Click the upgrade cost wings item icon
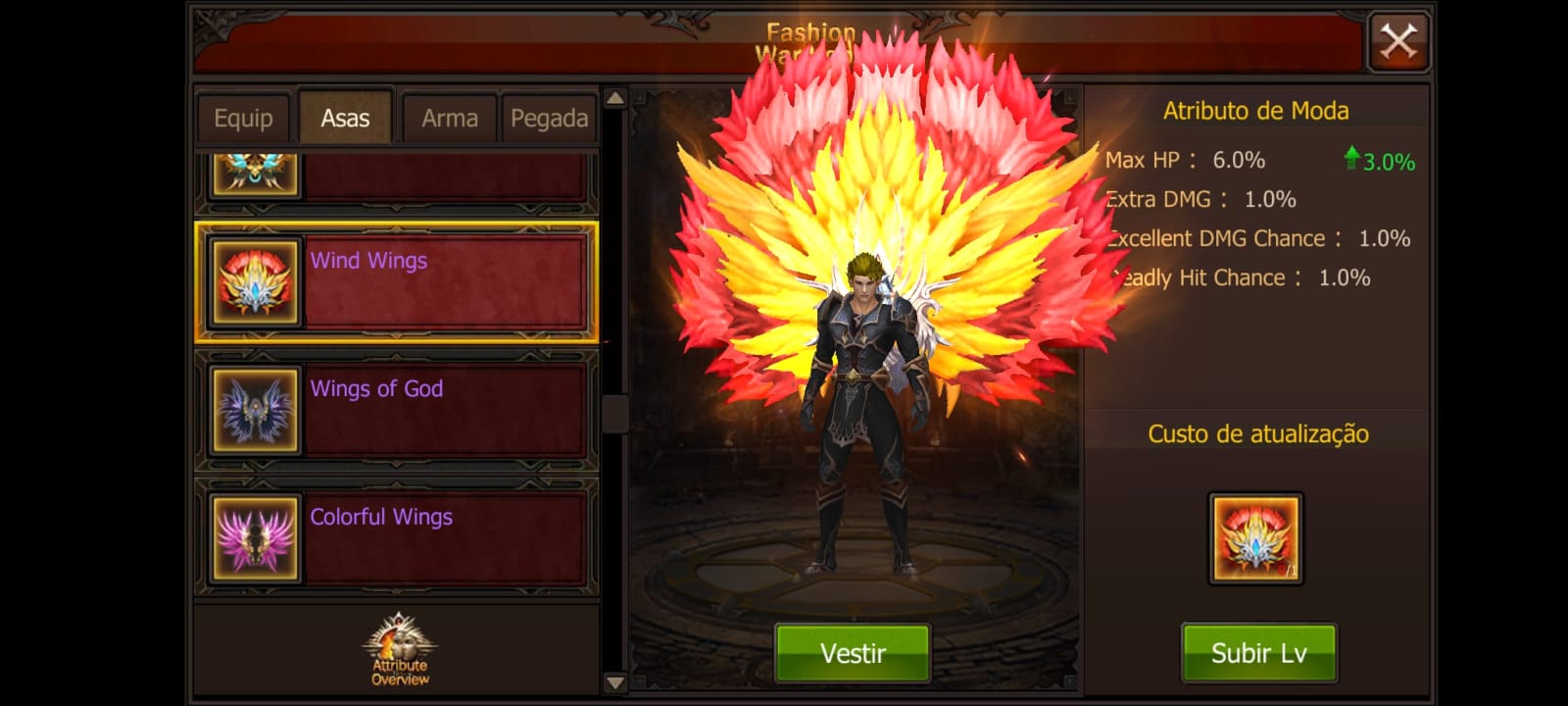 (1255, 538)
